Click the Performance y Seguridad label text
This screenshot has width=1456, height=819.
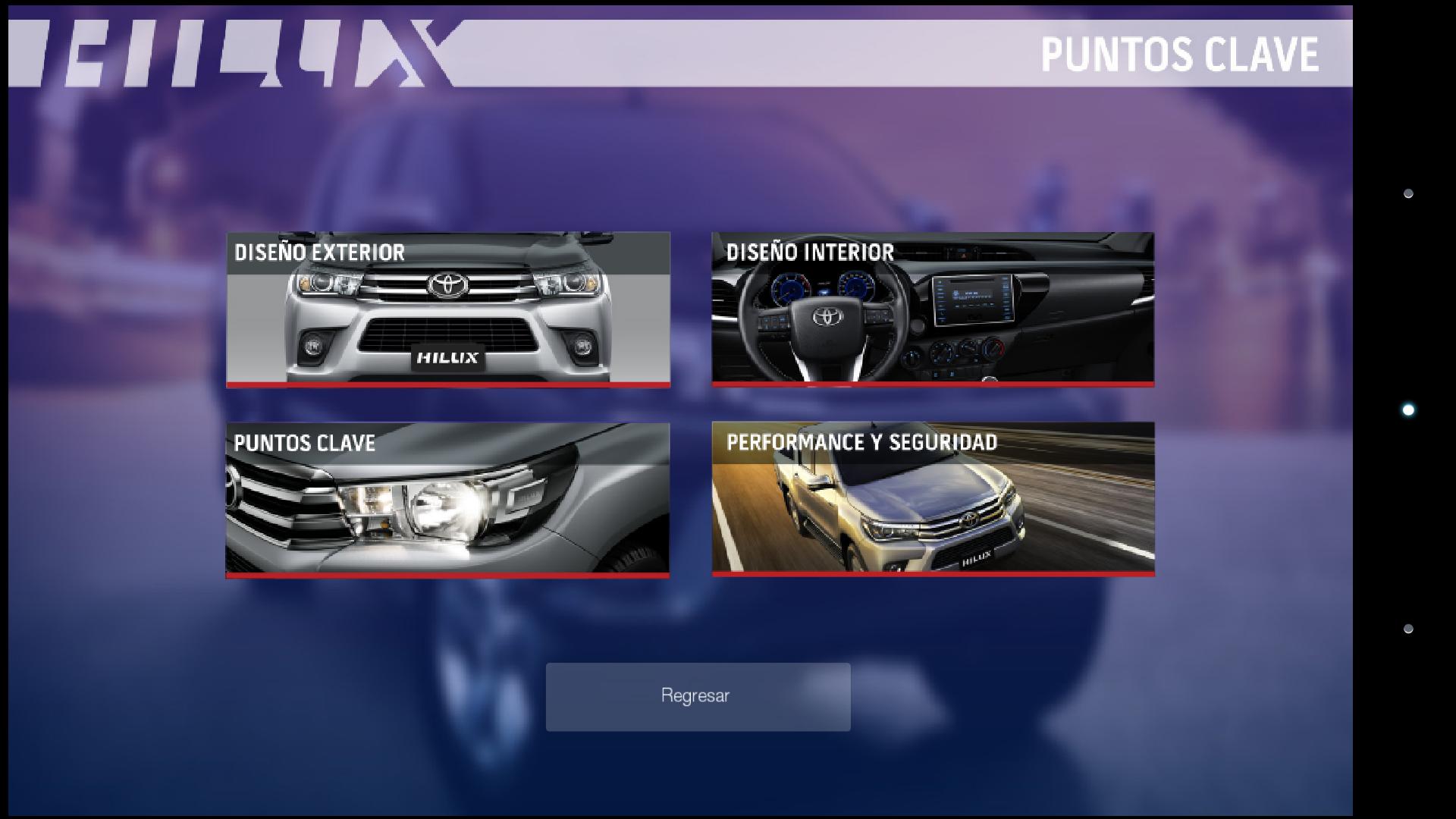tap(862, 443)
